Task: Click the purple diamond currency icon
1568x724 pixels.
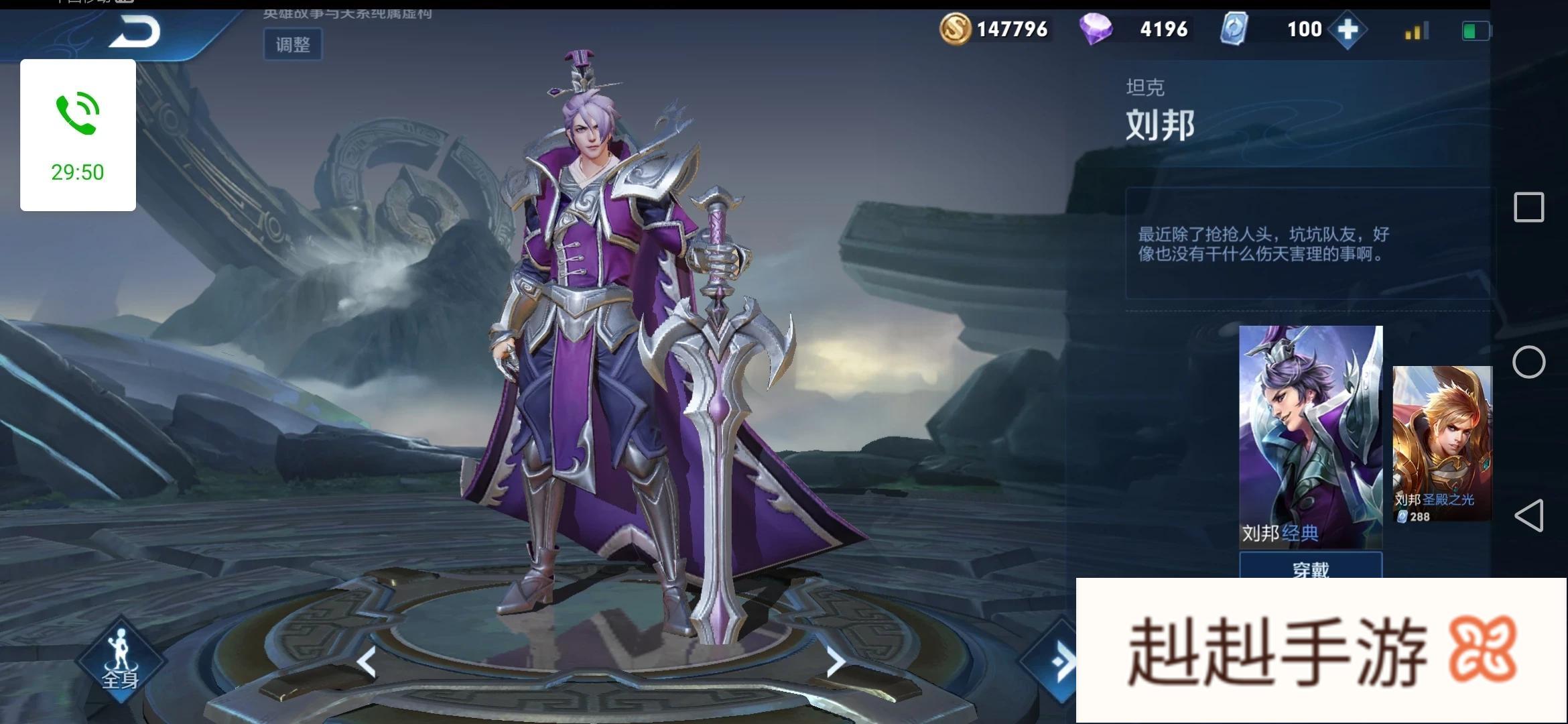Action: point(1096,29)
